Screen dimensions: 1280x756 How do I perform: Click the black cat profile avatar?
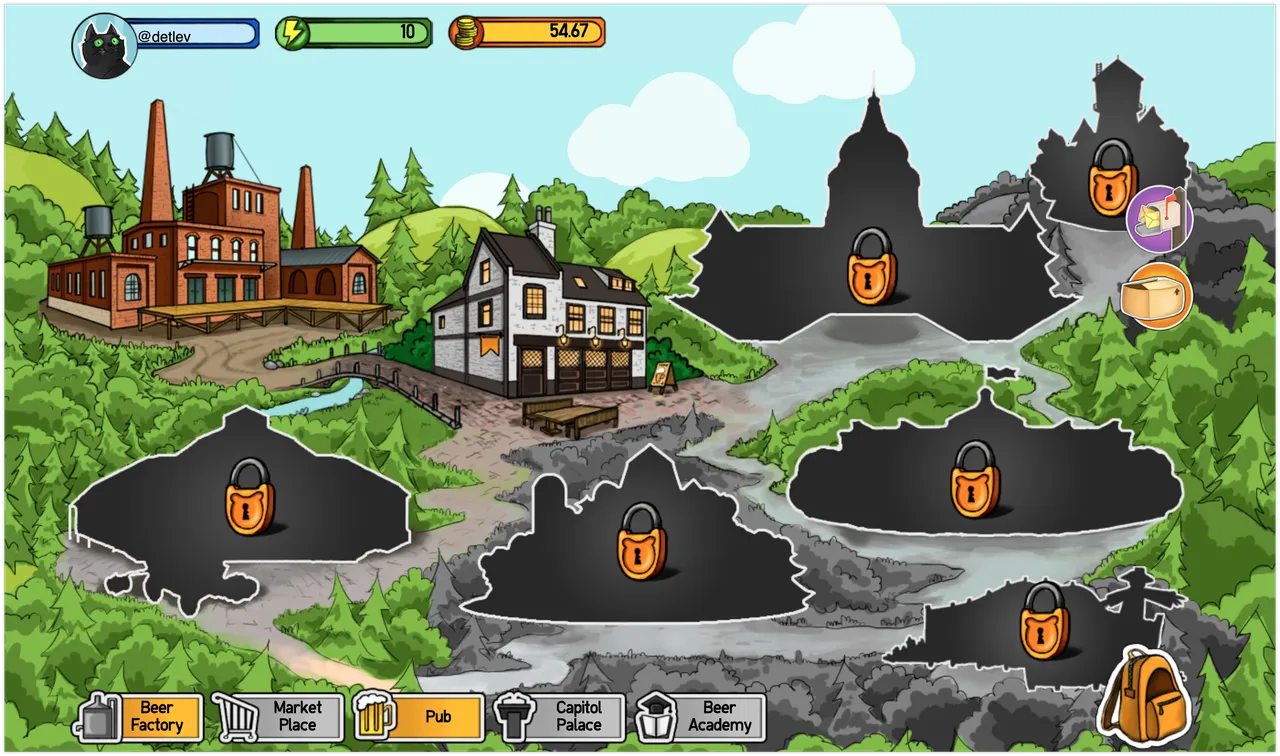pyautogui.click(x=104, y=46)
